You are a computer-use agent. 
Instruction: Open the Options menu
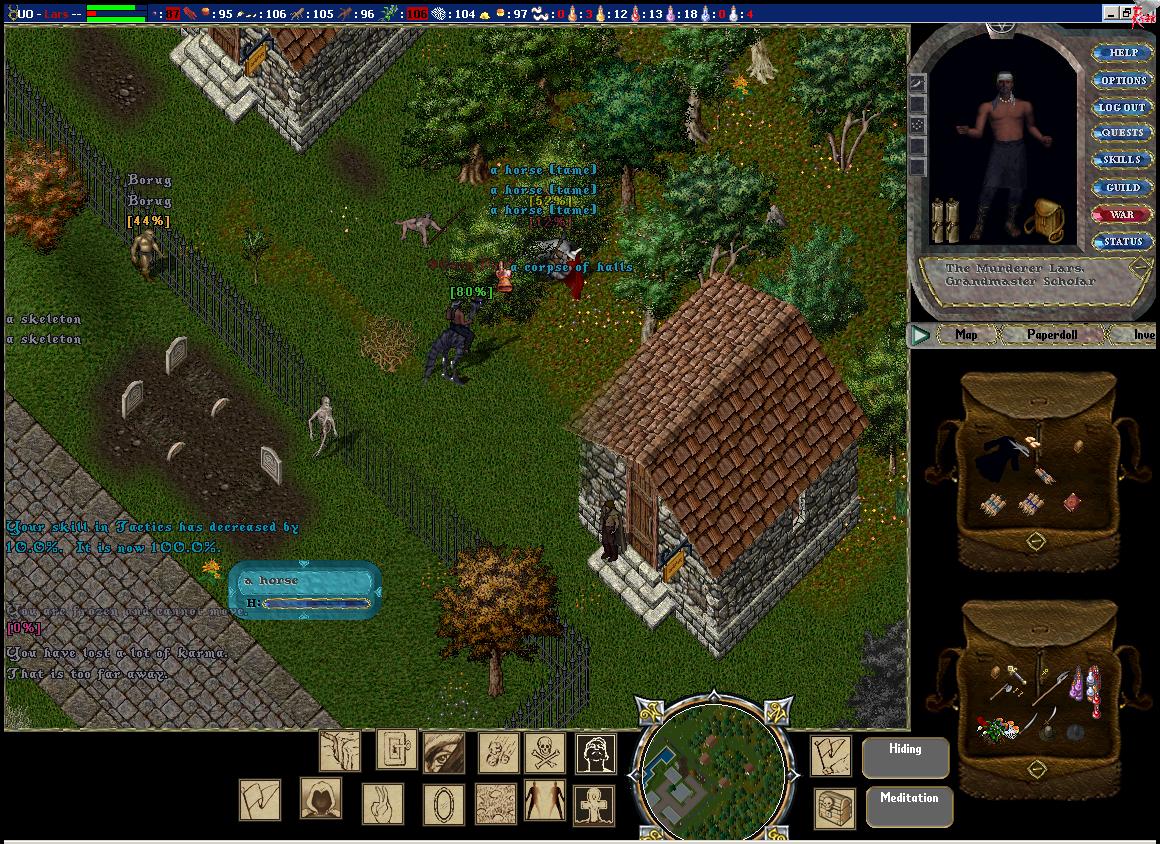[x=1122, y=80]
